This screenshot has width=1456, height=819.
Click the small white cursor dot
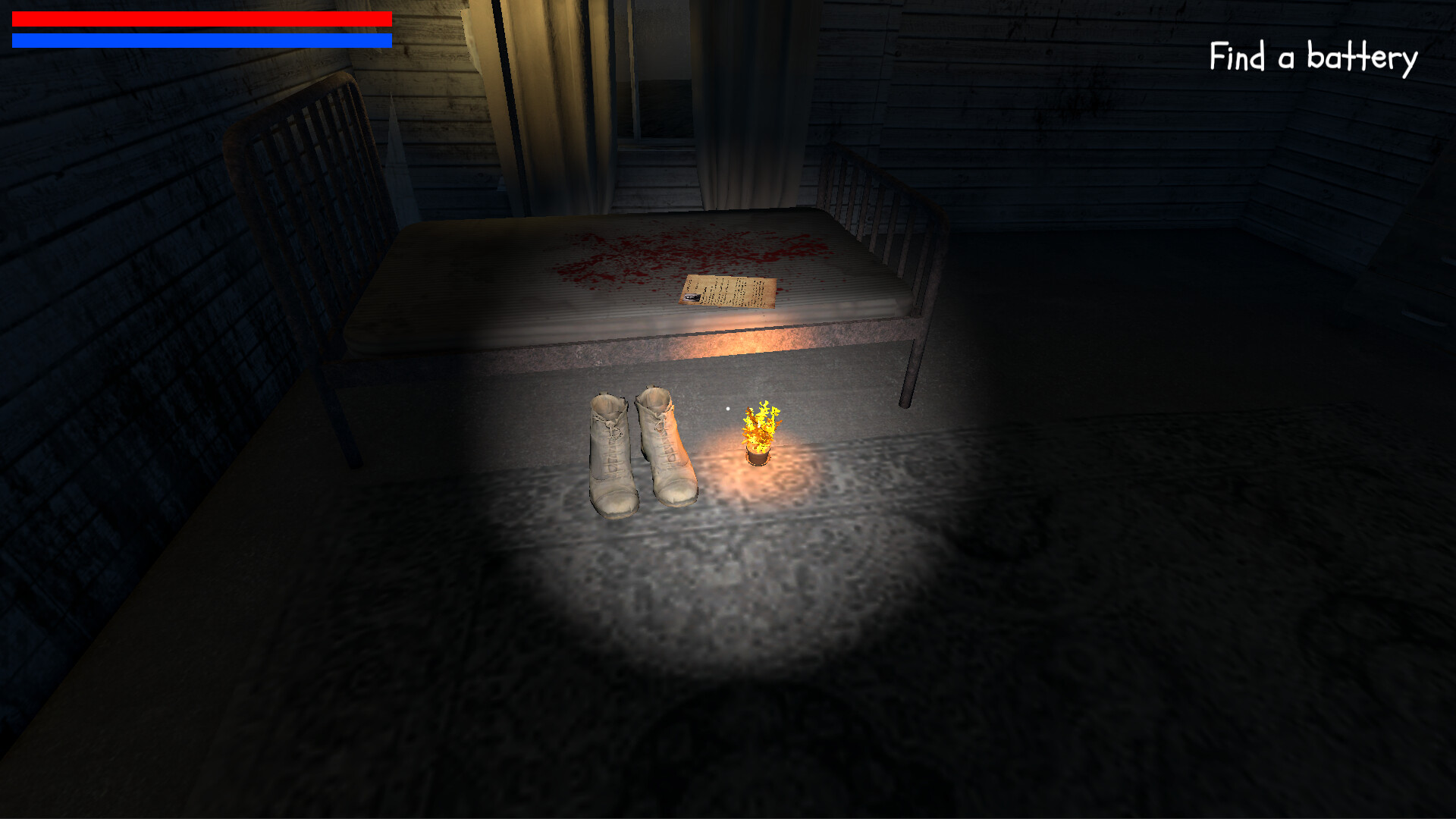coord(726,408)
